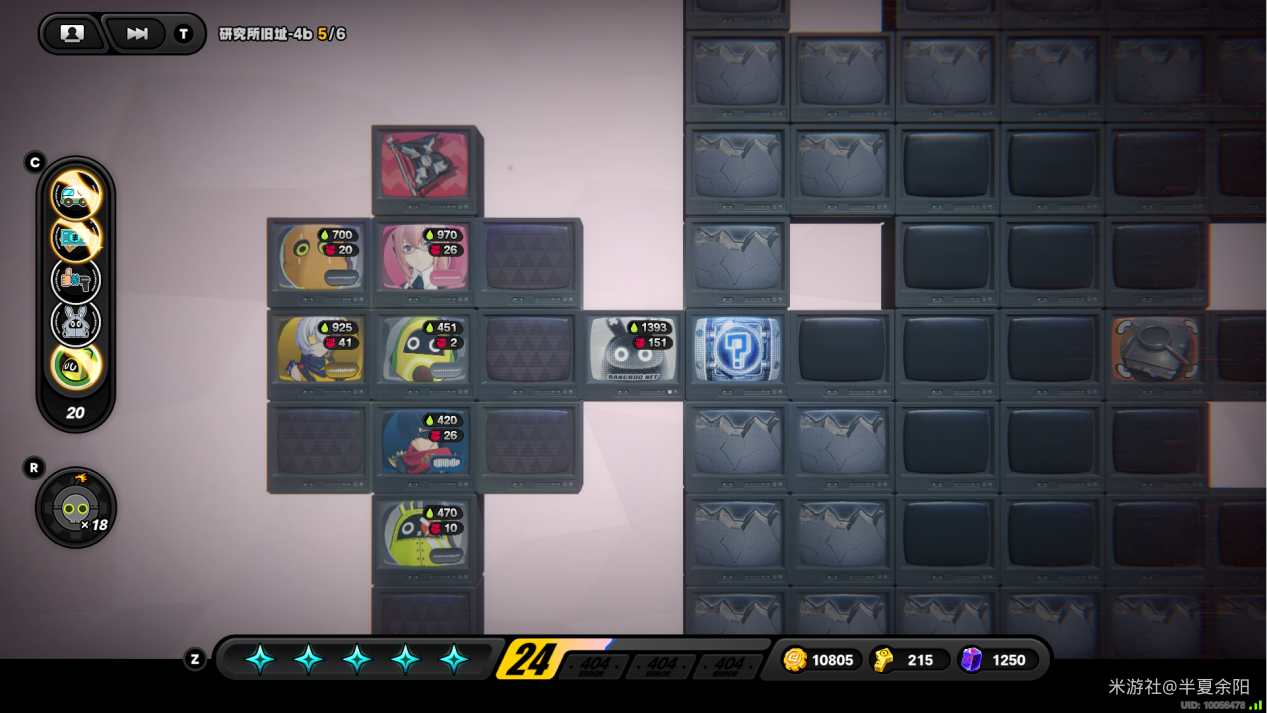1267x713 pixels.
Task: Open the star-marked bar at bottom
Action: pyautogui.click(x=356, y=659)
